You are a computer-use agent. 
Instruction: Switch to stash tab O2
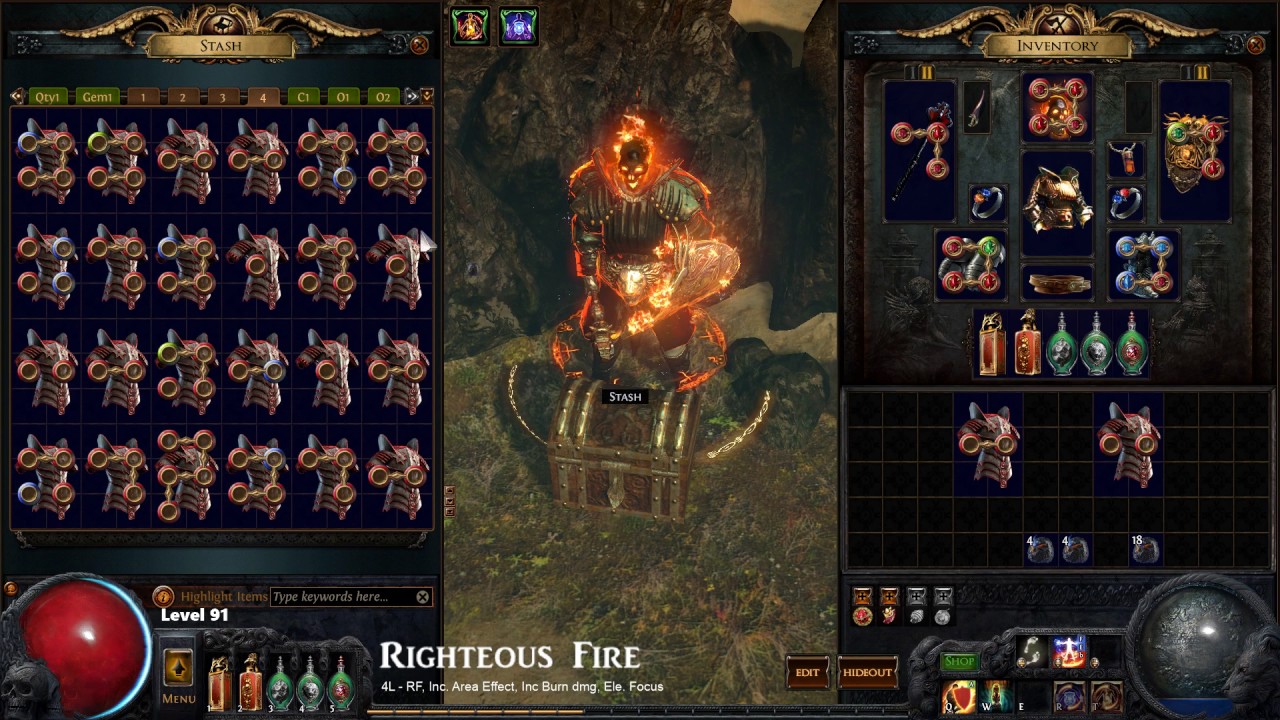click(382, 97)
